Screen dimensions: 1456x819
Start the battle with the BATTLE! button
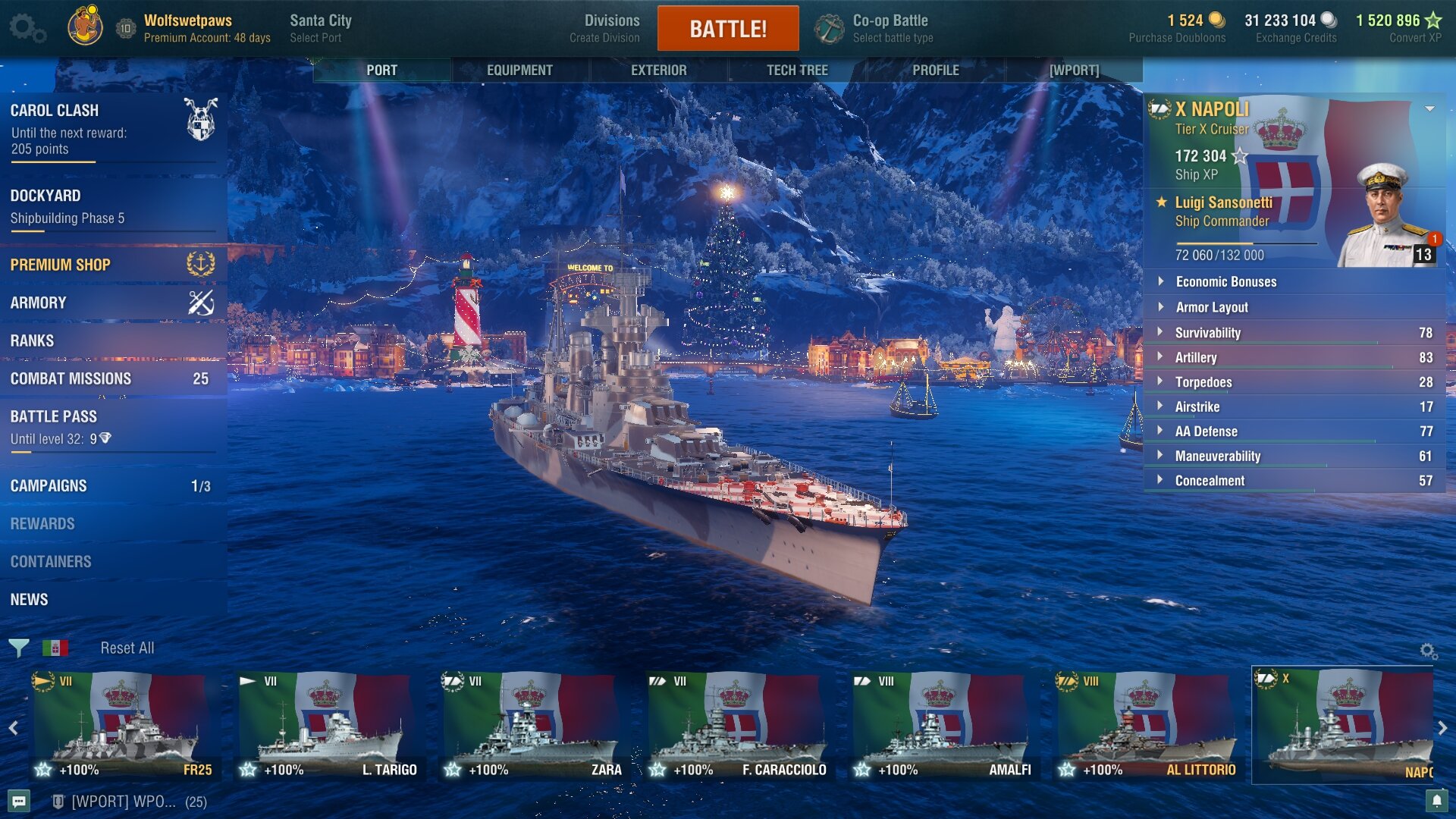click(727, 29)
